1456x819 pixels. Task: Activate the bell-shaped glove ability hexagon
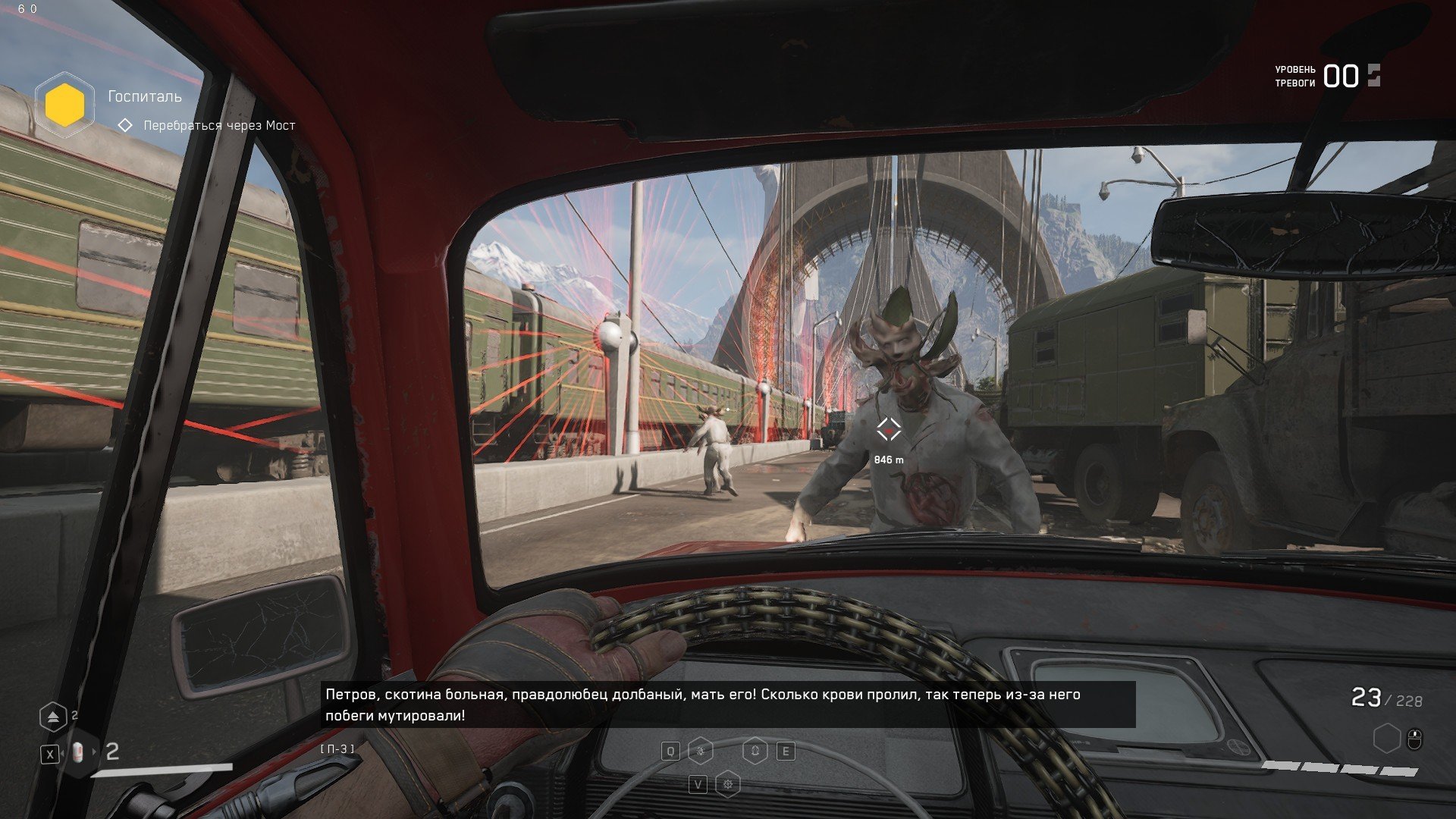[x=755, y=752]
